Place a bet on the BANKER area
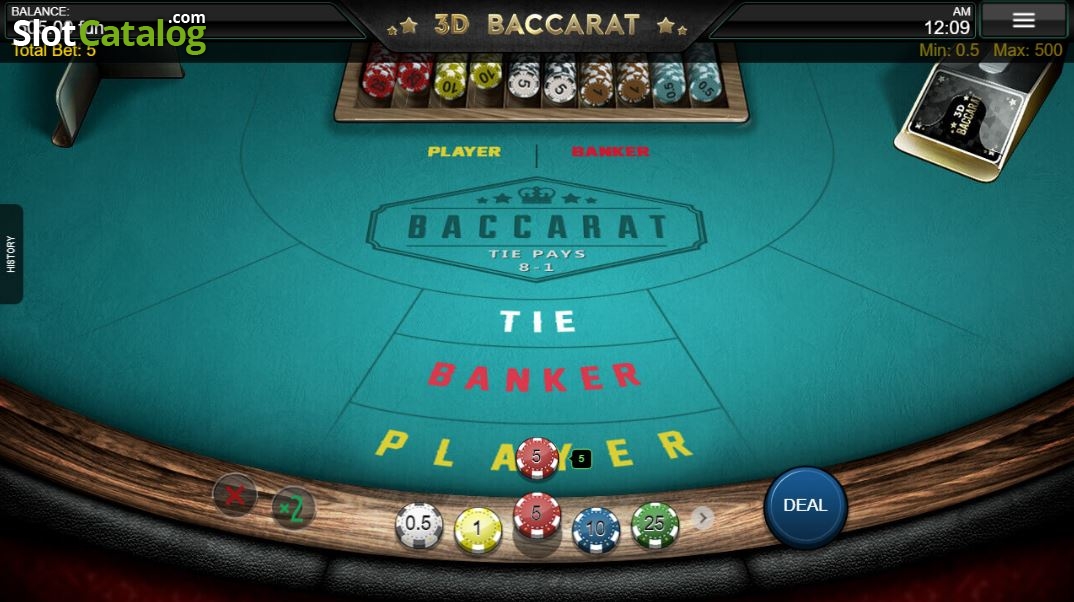This screenshot has height=602, width=1074. pos(534,377)
